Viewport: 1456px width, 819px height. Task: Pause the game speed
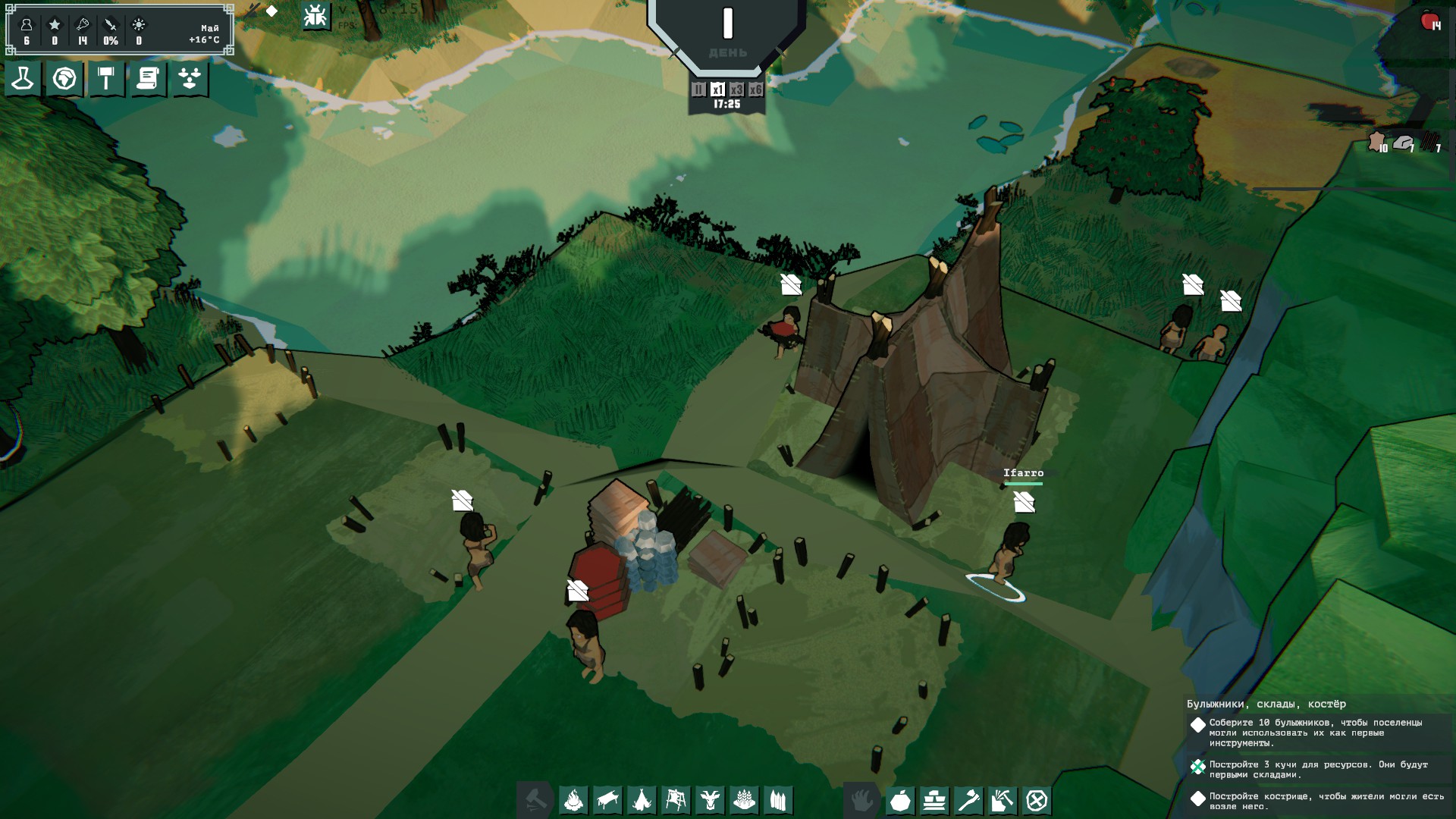coord(698,89)
